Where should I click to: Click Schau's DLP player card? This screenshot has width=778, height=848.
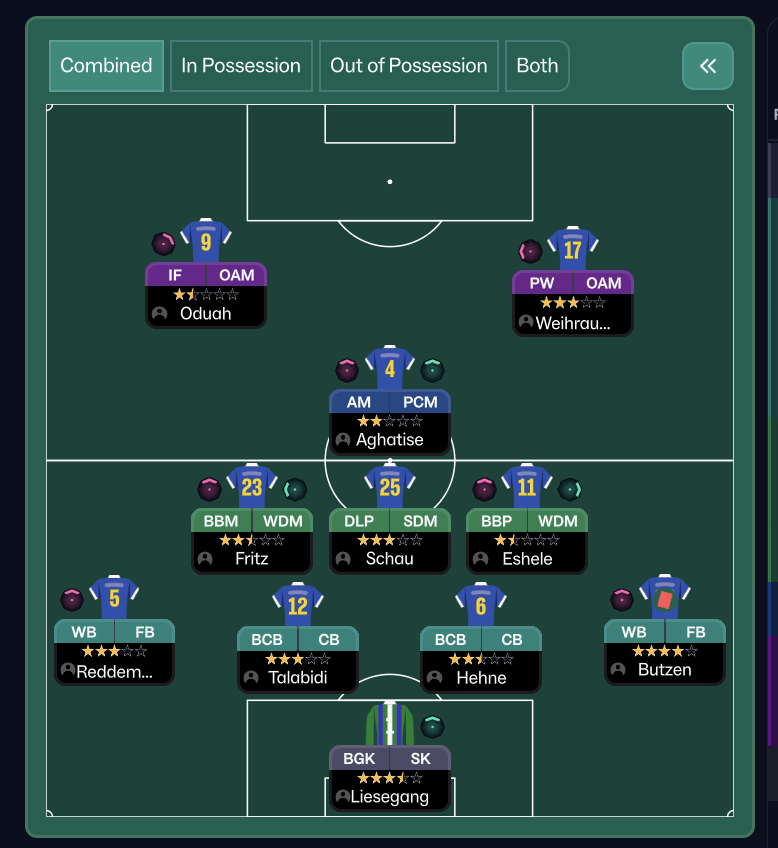[x=390, y=540]
